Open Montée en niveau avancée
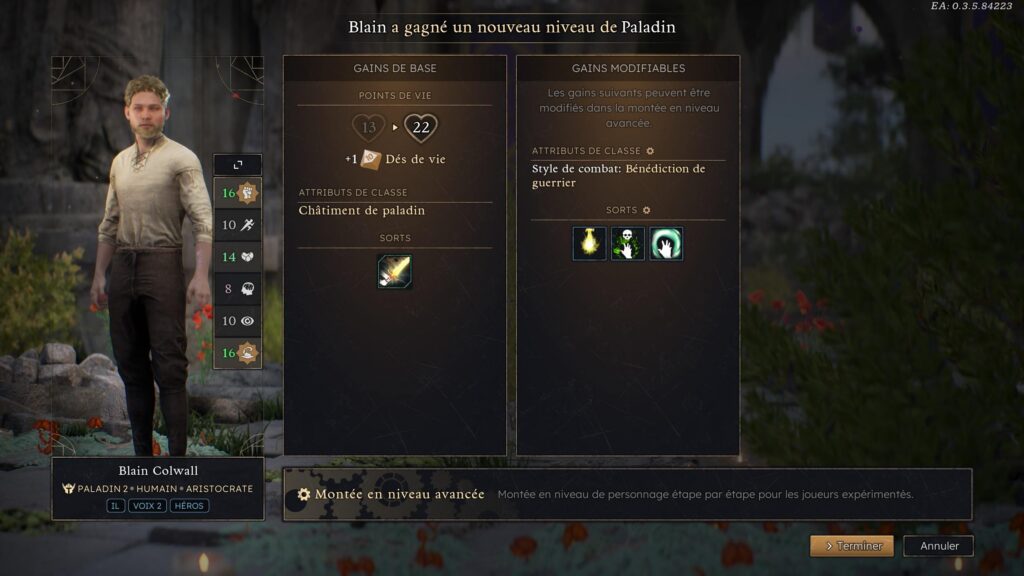The image size is (1024, 576). pos(391,494)
